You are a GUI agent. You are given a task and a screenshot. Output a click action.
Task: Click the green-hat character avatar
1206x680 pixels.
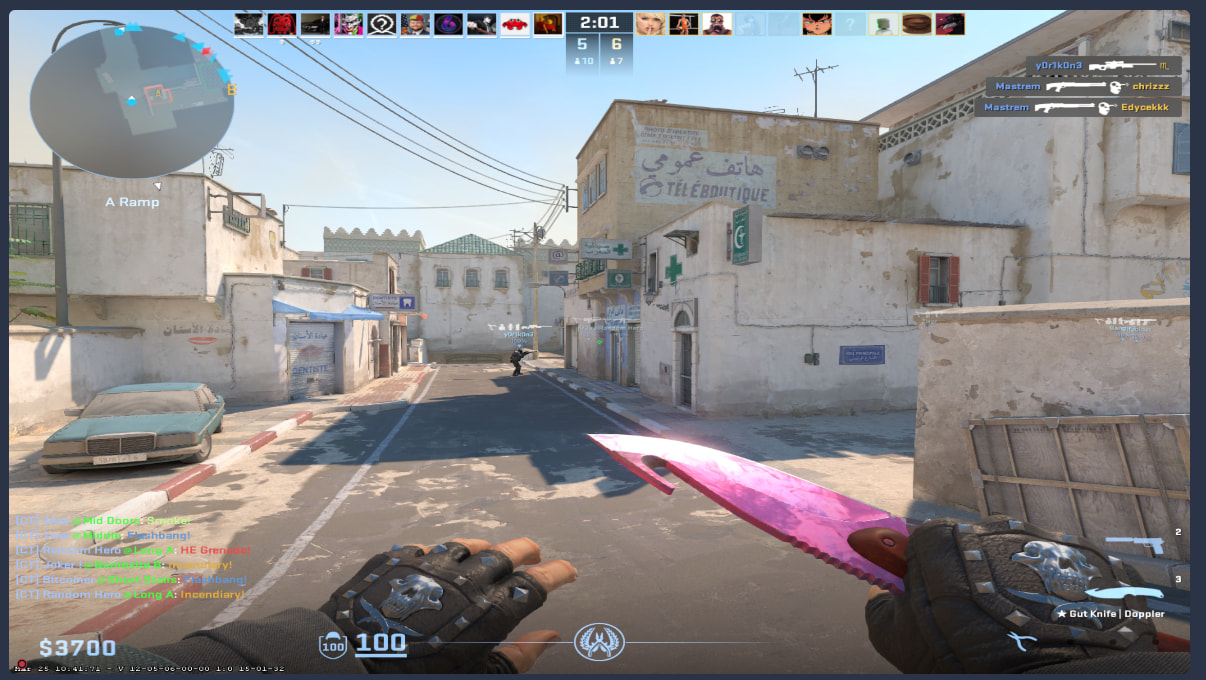[x=882, y=24]
